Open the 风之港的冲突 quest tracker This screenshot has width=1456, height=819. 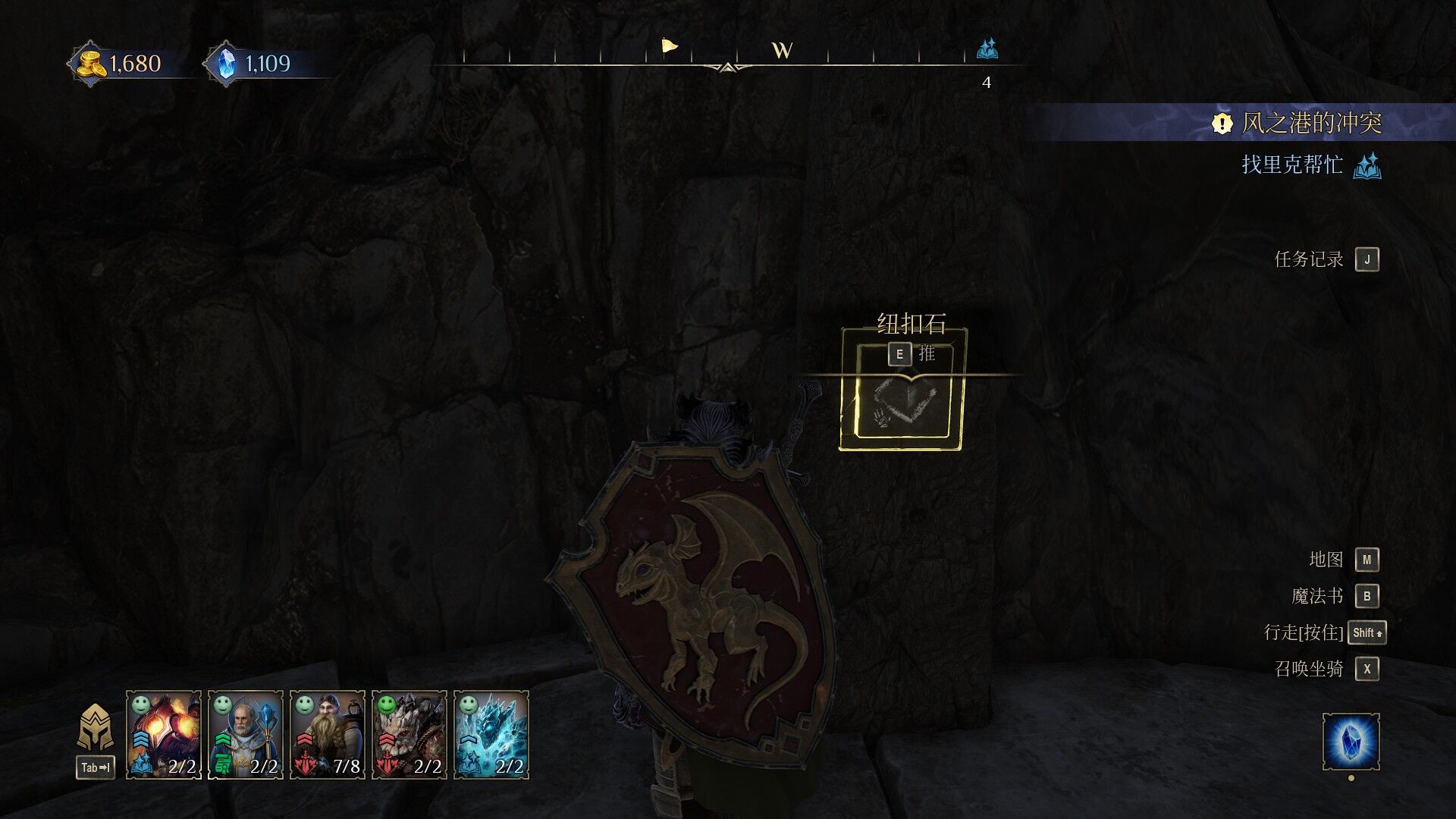(1310, 123)
